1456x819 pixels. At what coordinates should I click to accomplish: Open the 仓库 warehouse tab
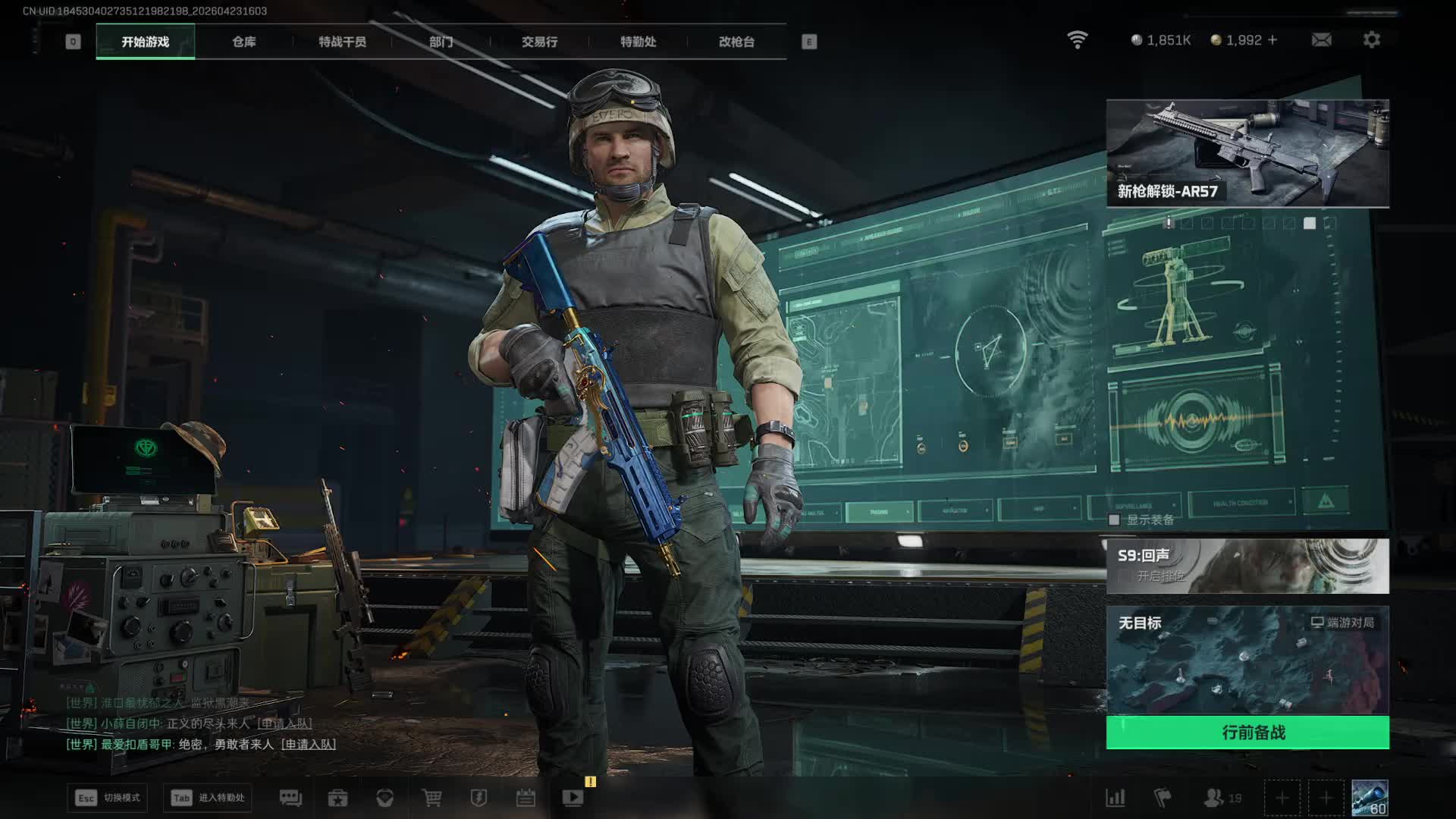click(243, 42)
